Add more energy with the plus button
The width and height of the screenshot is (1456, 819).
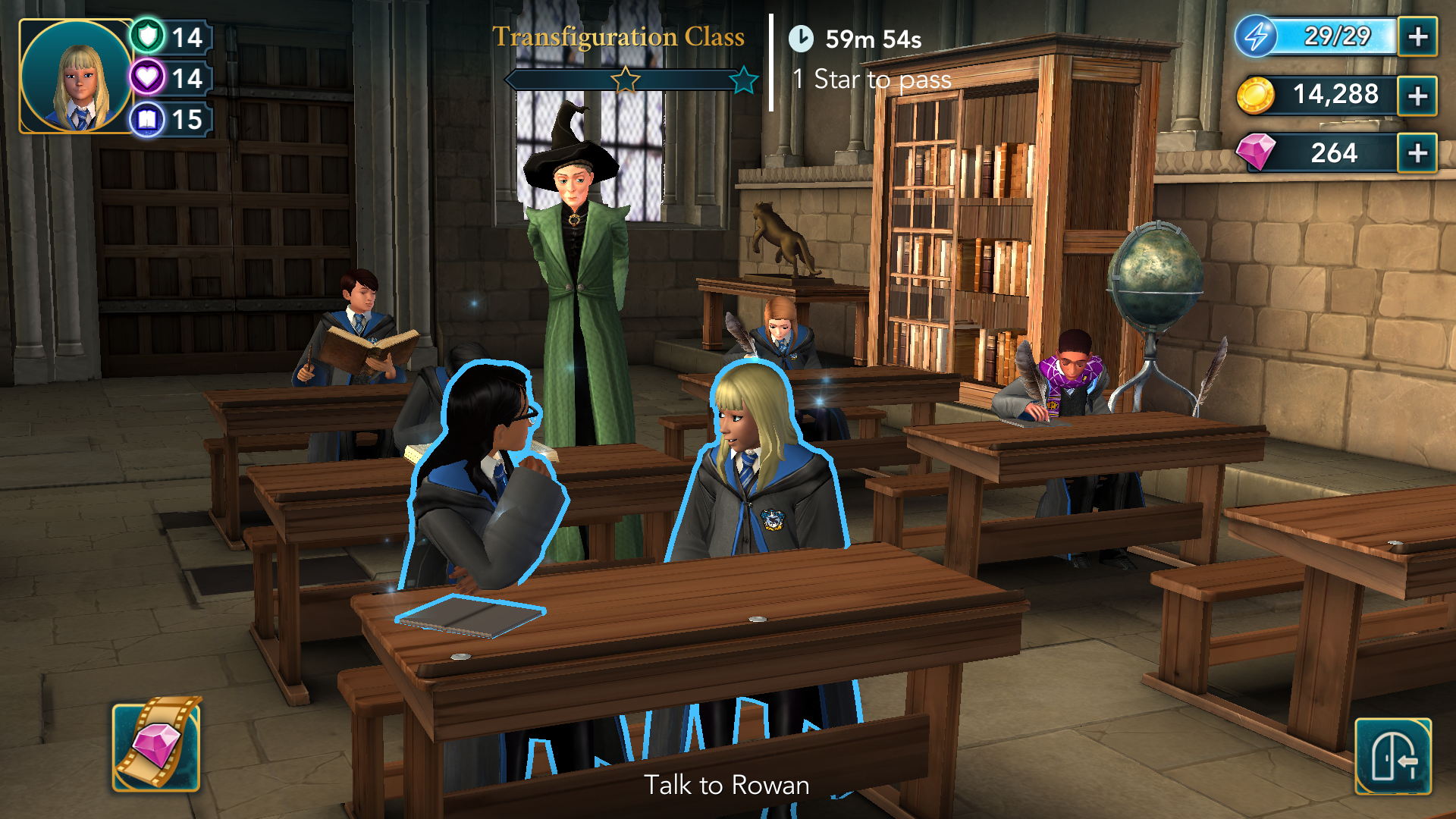click(x=1417, y=36)
